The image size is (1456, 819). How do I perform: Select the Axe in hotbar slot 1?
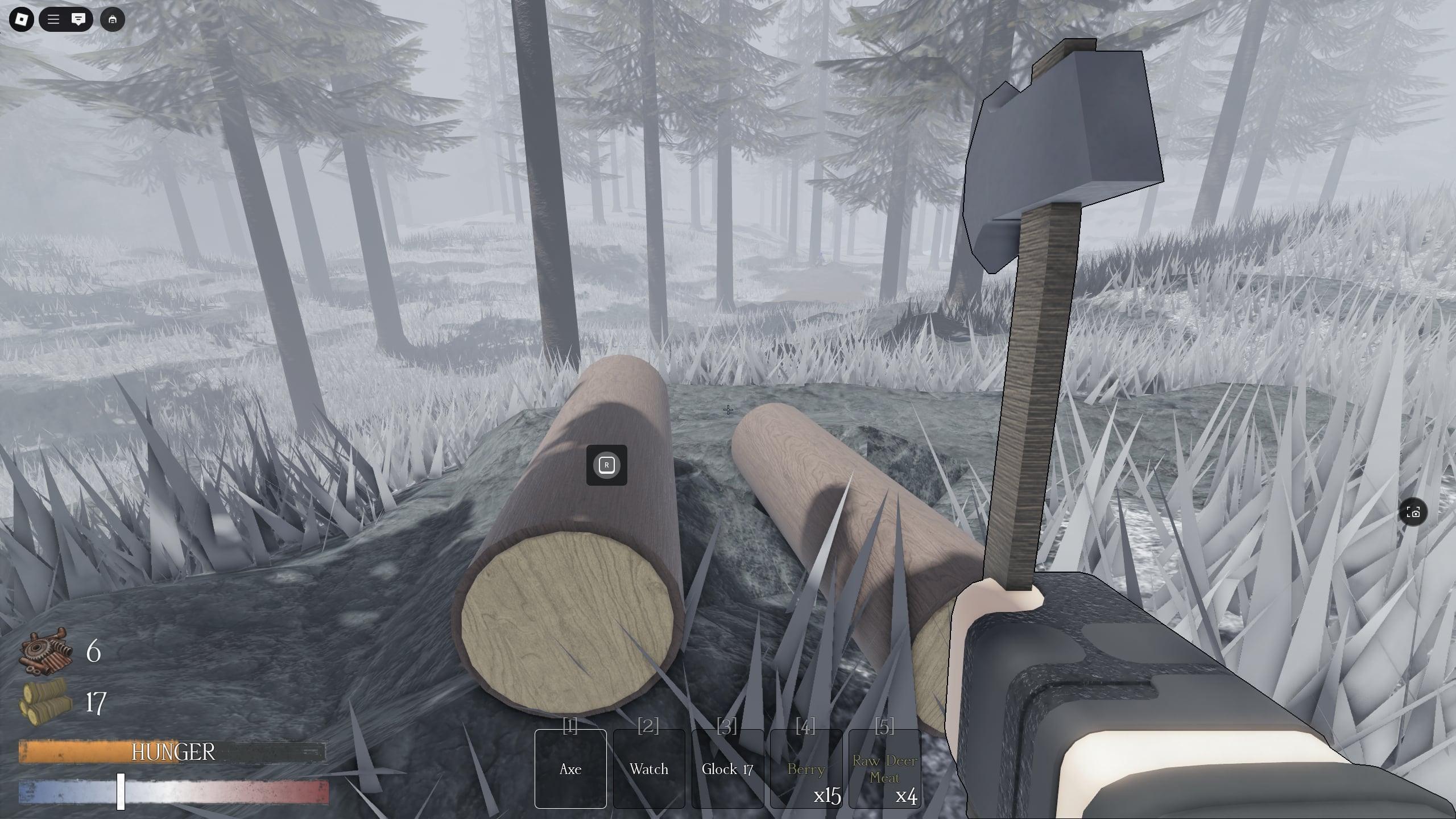tap(570, 769)
